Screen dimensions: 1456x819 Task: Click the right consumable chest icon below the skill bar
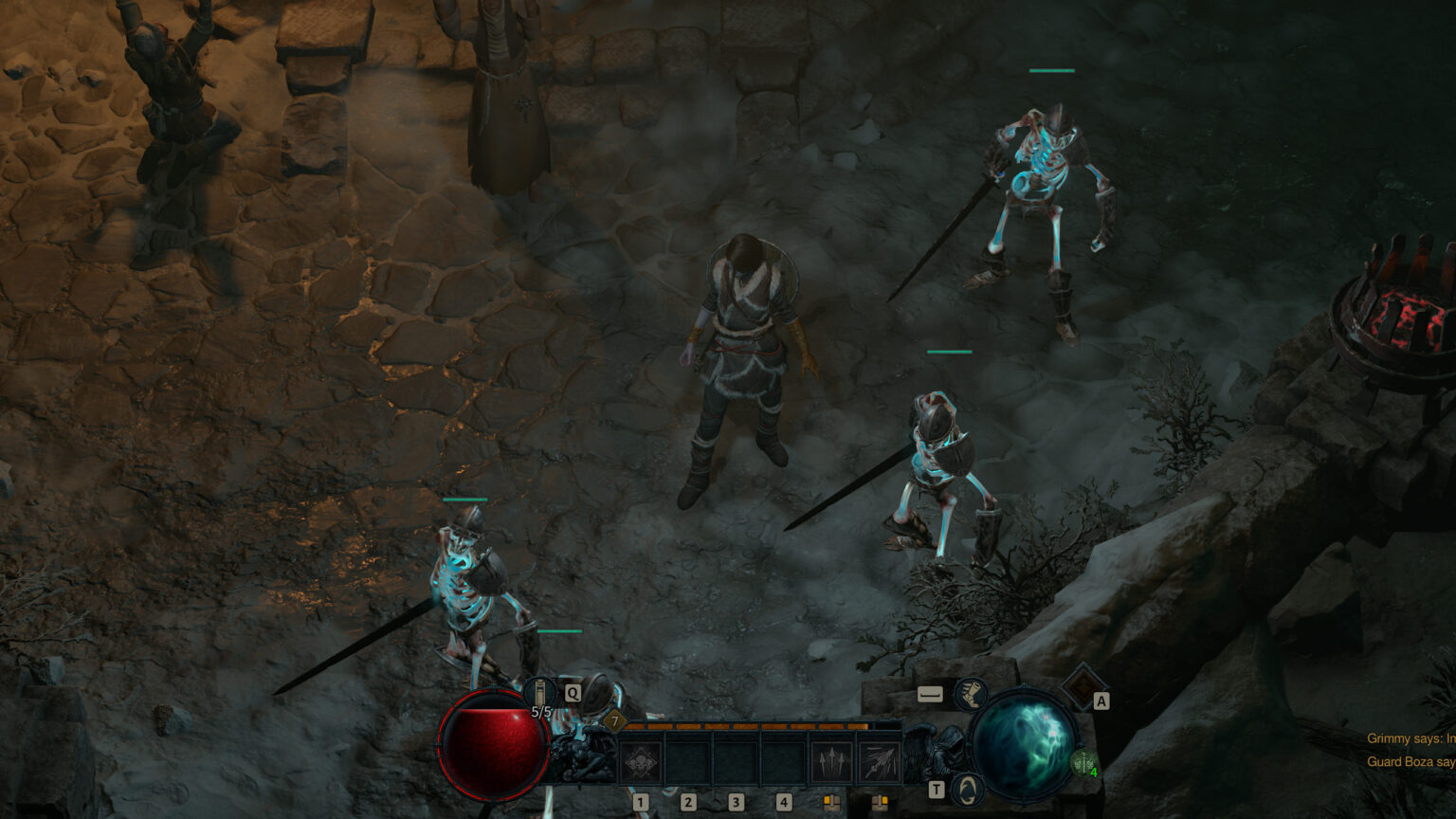(881, 801)
